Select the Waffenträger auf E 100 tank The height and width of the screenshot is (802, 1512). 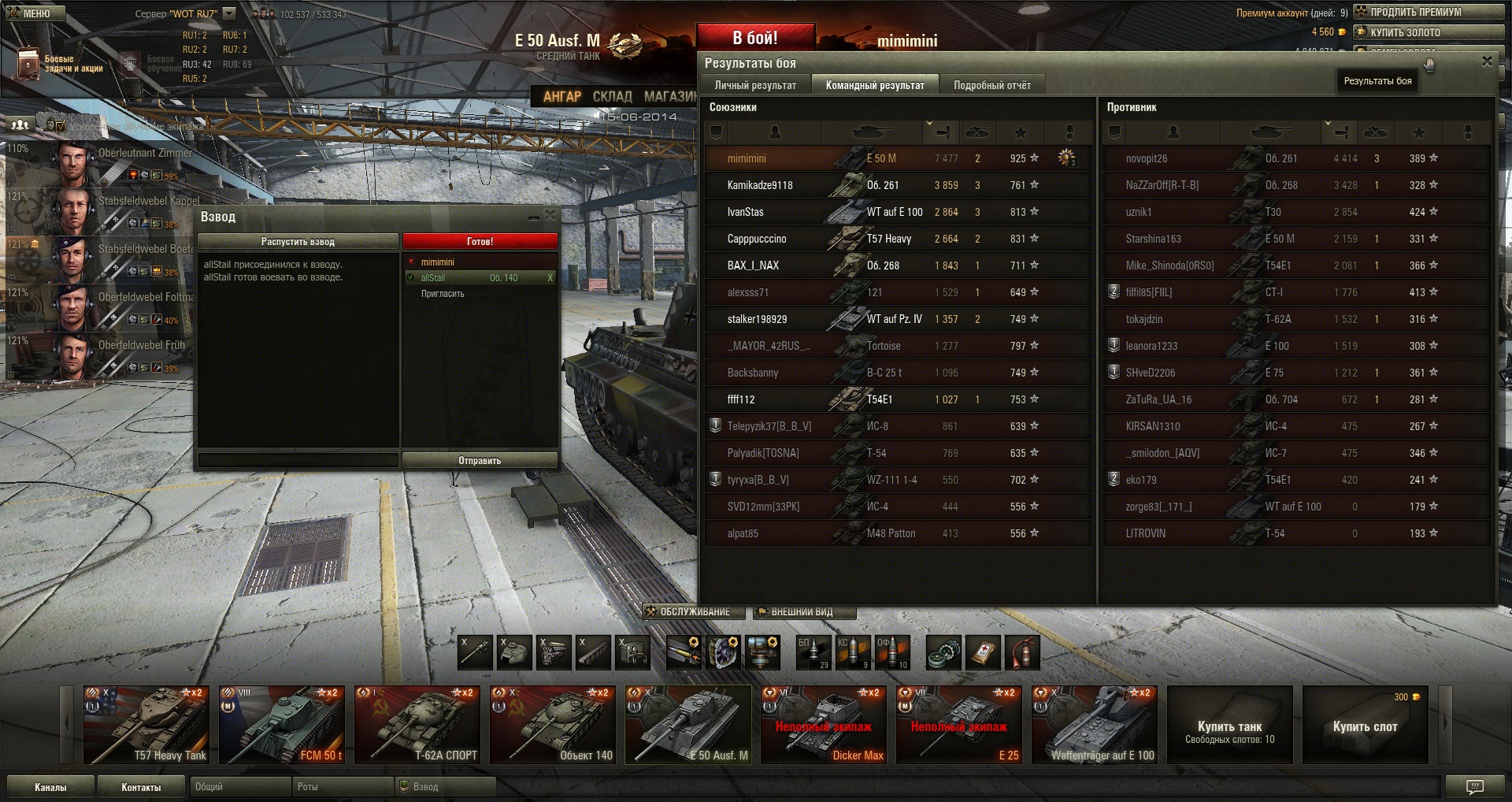1095,725
